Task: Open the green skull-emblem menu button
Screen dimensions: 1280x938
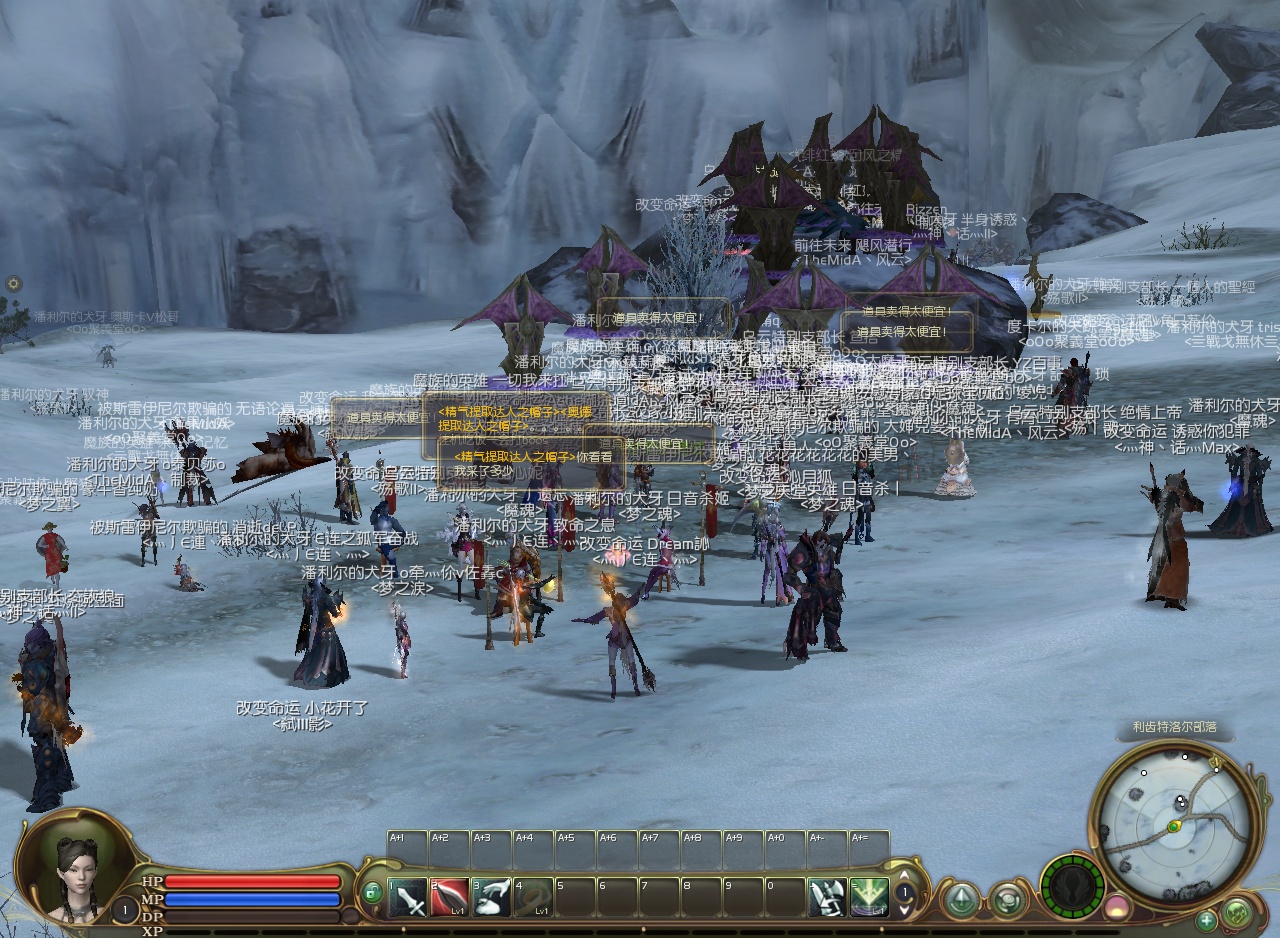Action: (1238, 912)
